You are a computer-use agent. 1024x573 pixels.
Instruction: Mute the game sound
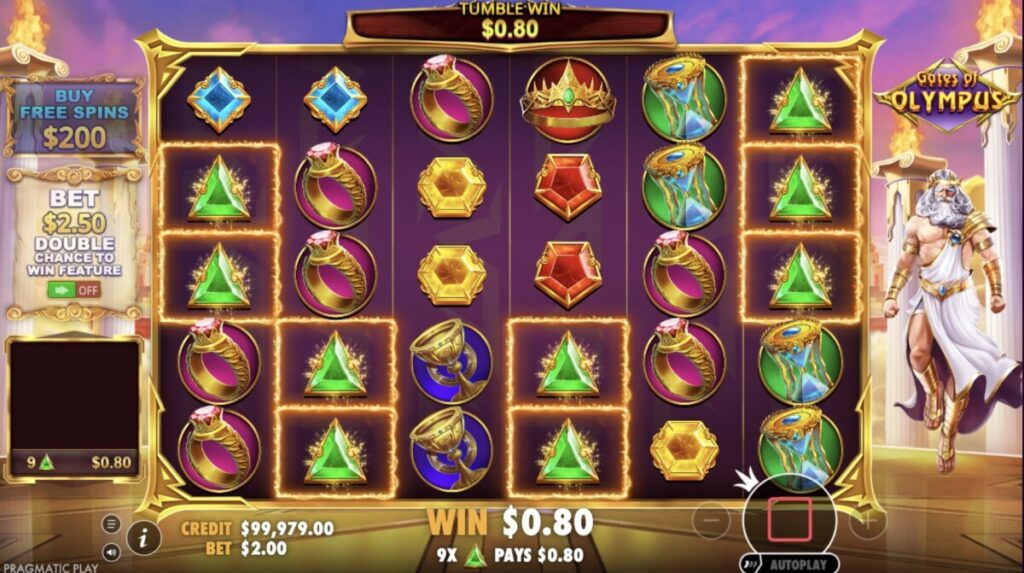click(111, 551)
